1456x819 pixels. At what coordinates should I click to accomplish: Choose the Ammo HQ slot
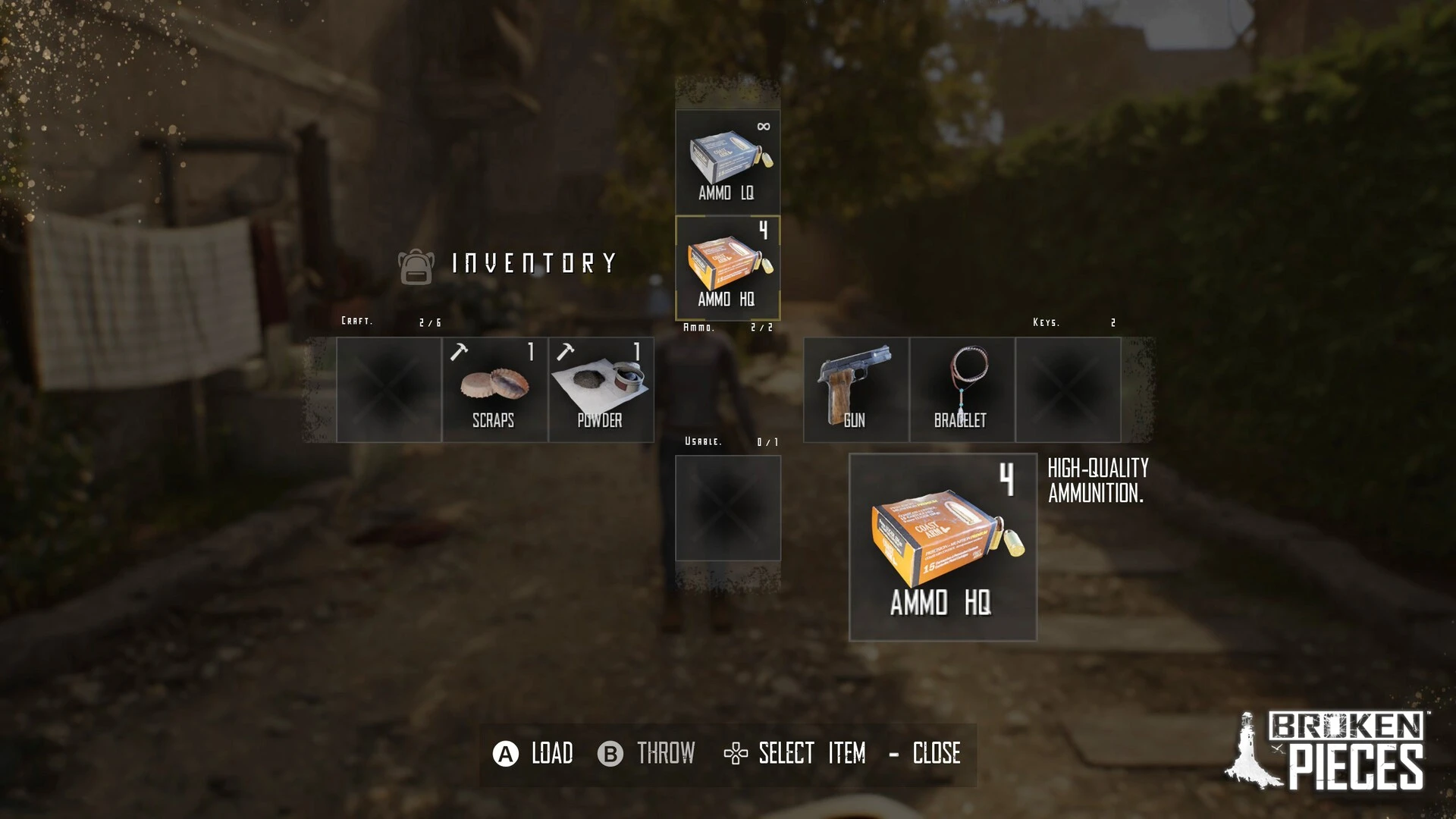tap(727, 268)
